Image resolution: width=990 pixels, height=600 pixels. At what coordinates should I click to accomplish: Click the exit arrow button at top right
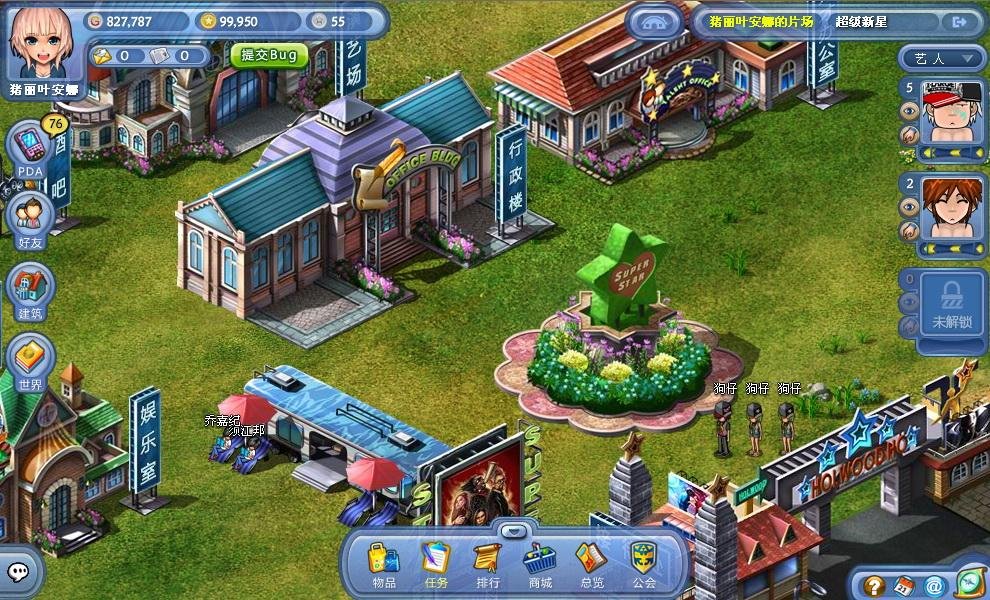pos(960,21)
